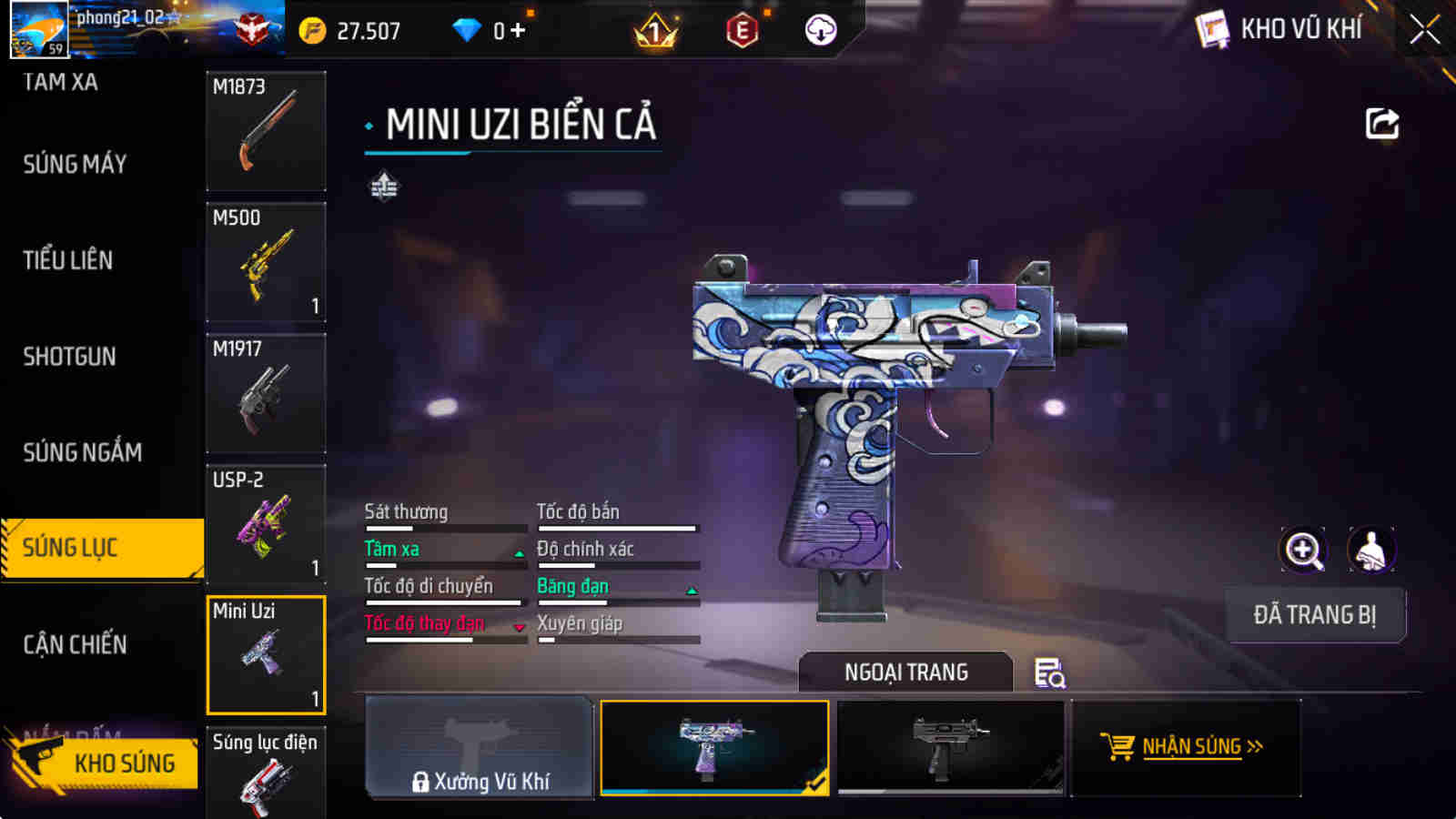Image resolution: width=1456 pixels, height=819 pixels.
Task: Open the Súng lục điện weapon tile
Action: tap(266, 773)
